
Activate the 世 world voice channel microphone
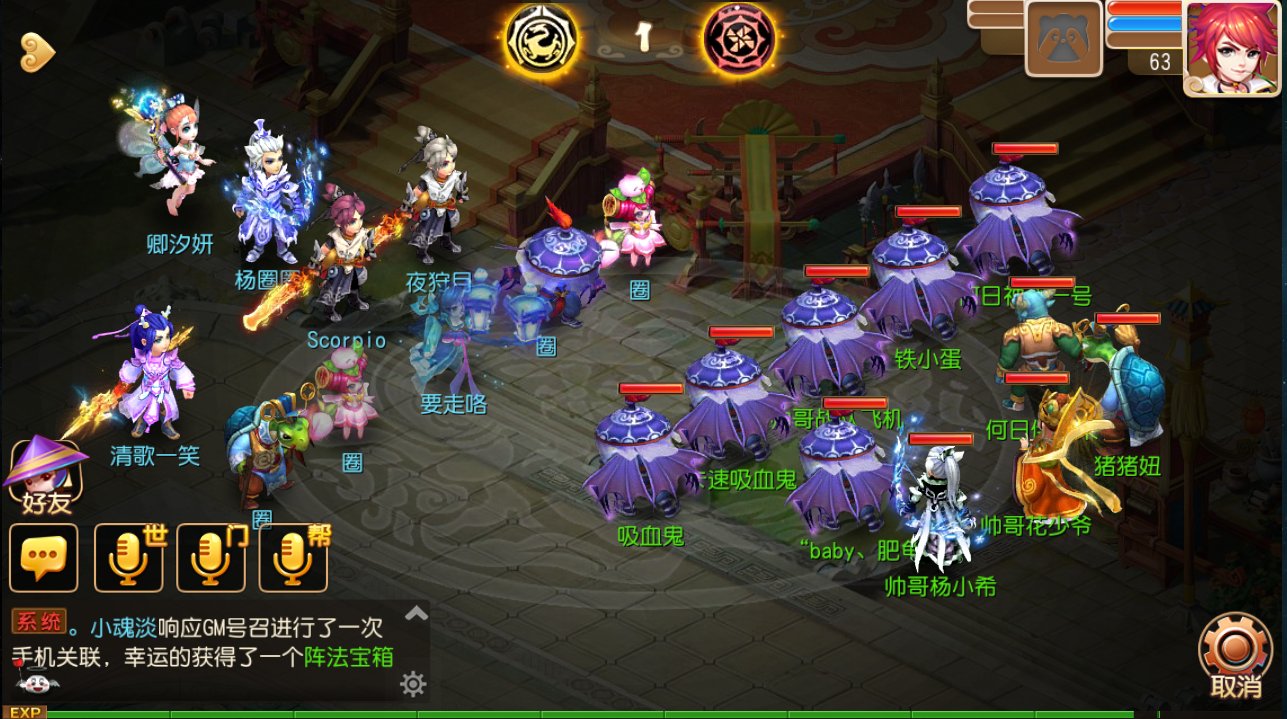(x=129, y=557)
